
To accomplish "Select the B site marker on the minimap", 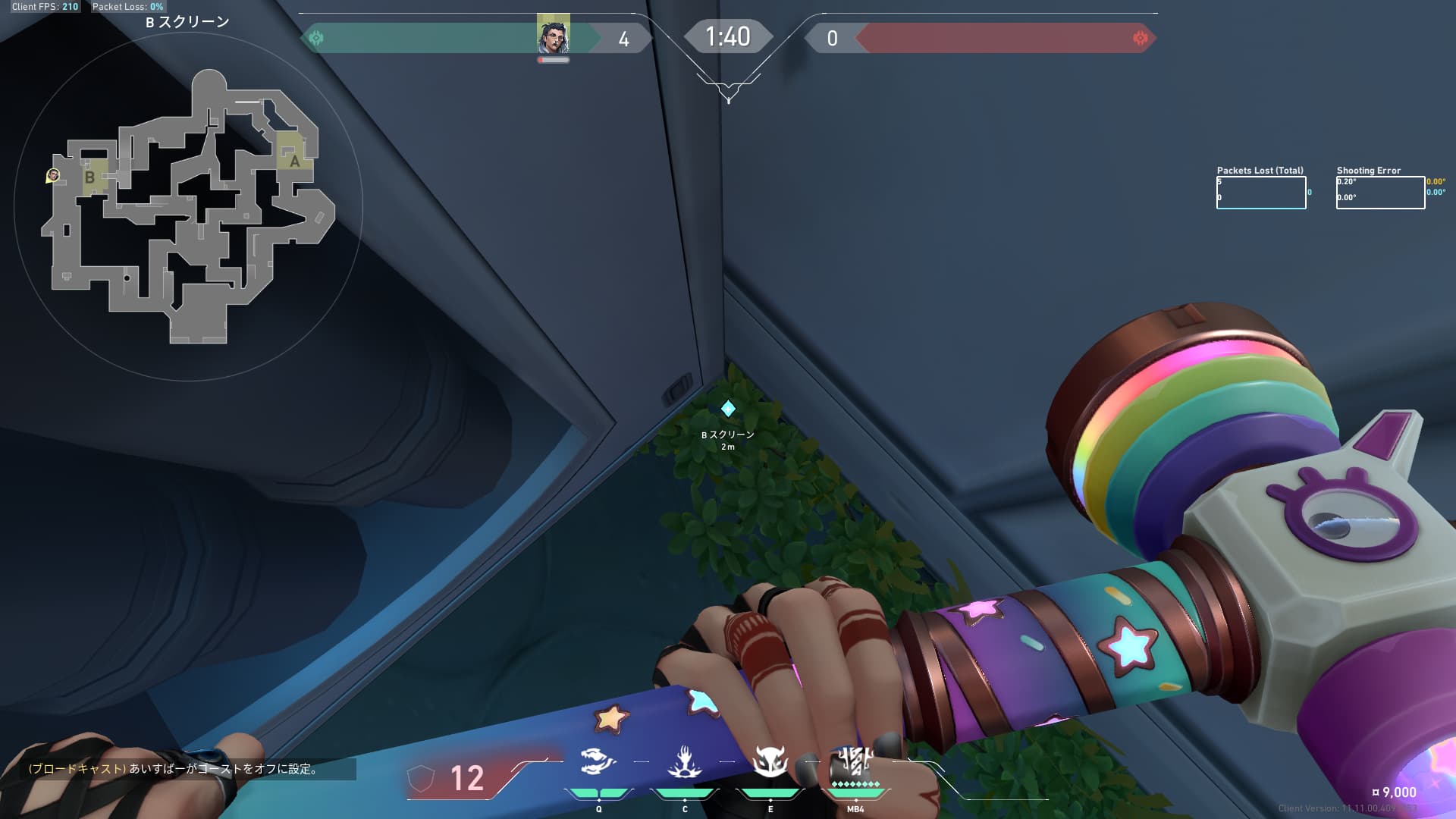I will (x=90, y=177).
